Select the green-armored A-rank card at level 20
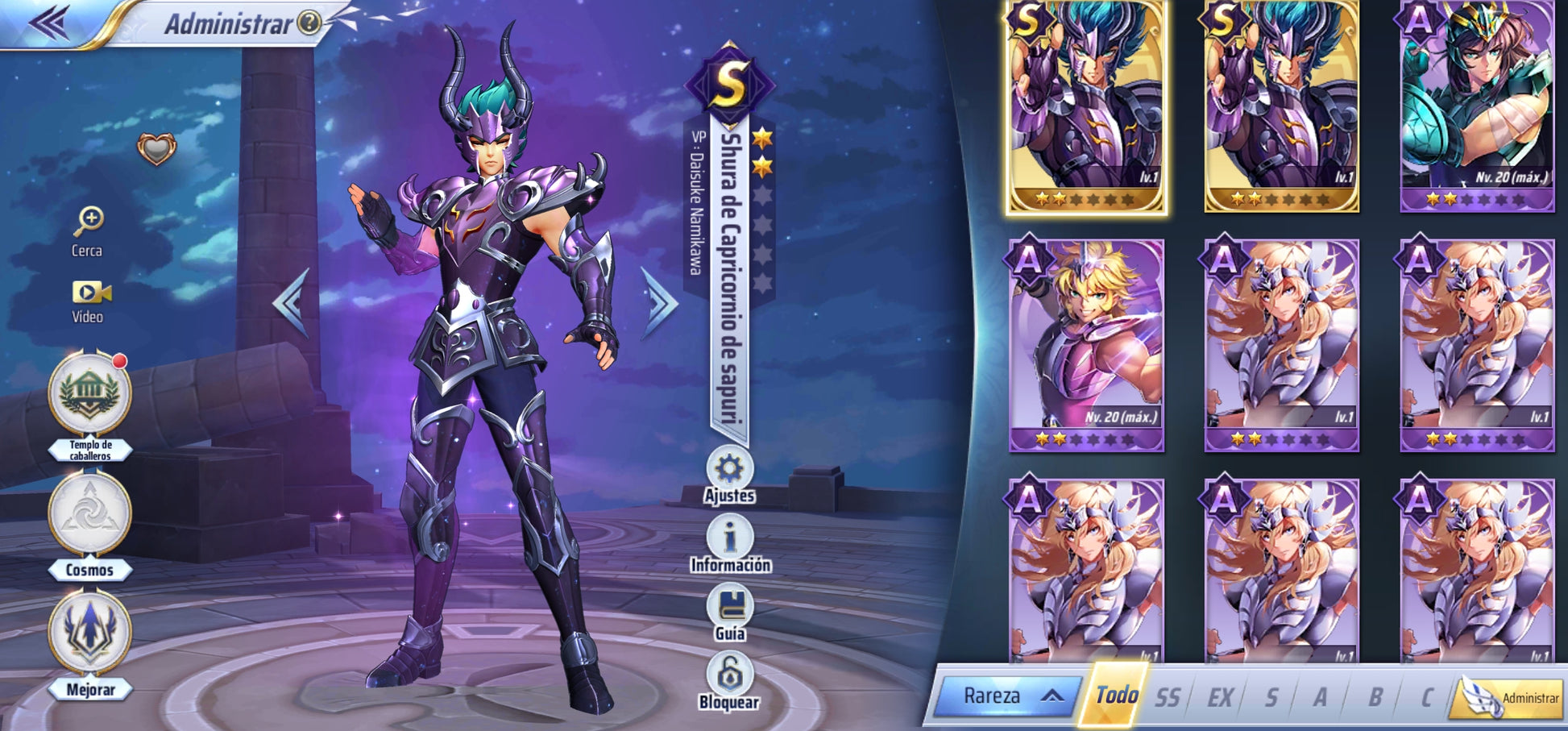 pyautogui.click(x=1476, y=106)
